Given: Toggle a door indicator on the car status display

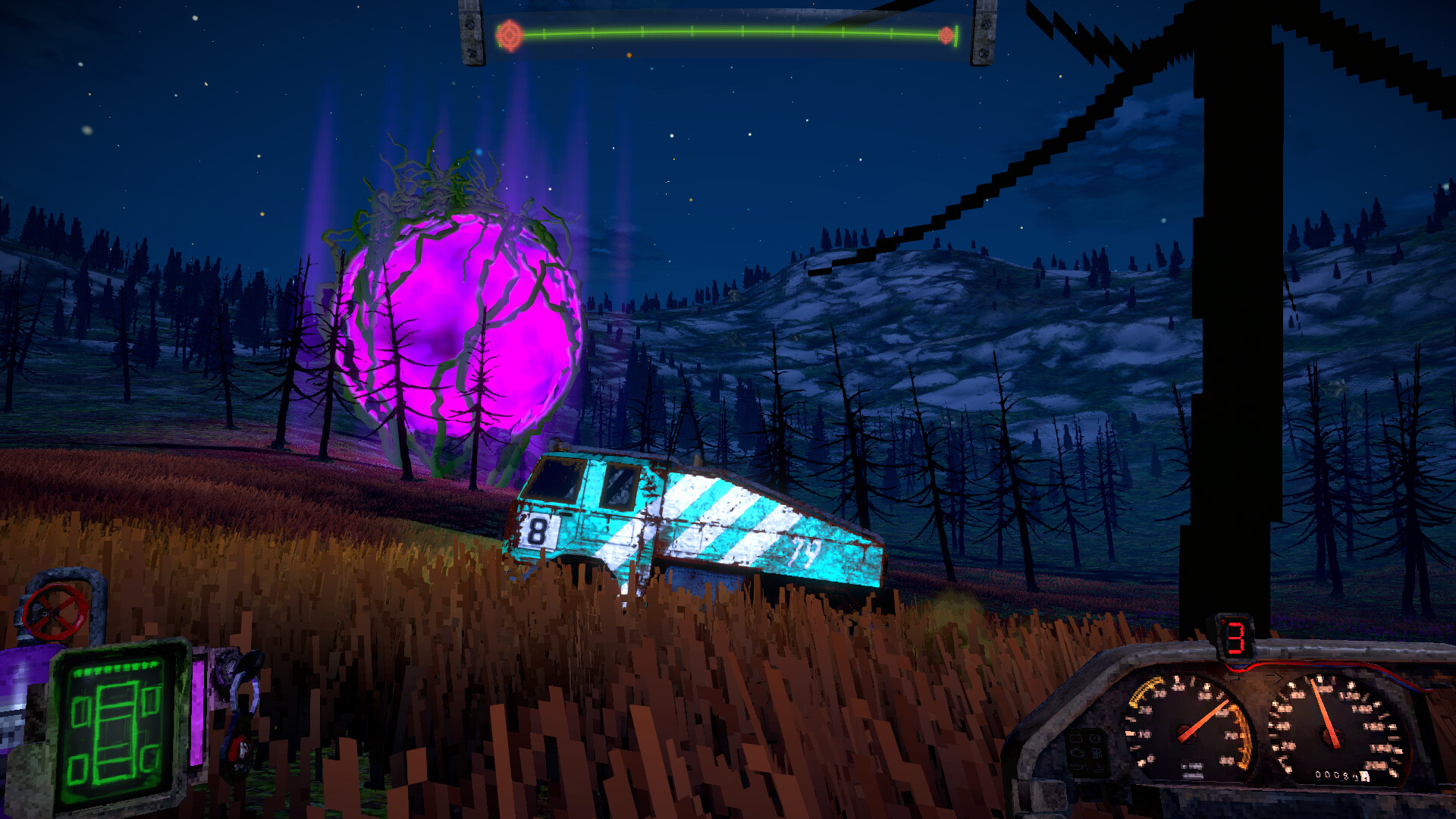Looking at the screenshot, I should 82,710.
